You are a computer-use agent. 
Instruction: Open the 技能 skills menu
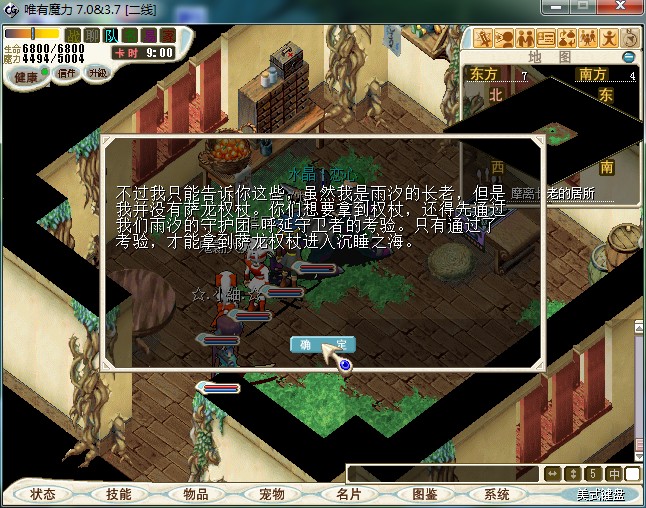pos(119,494)
